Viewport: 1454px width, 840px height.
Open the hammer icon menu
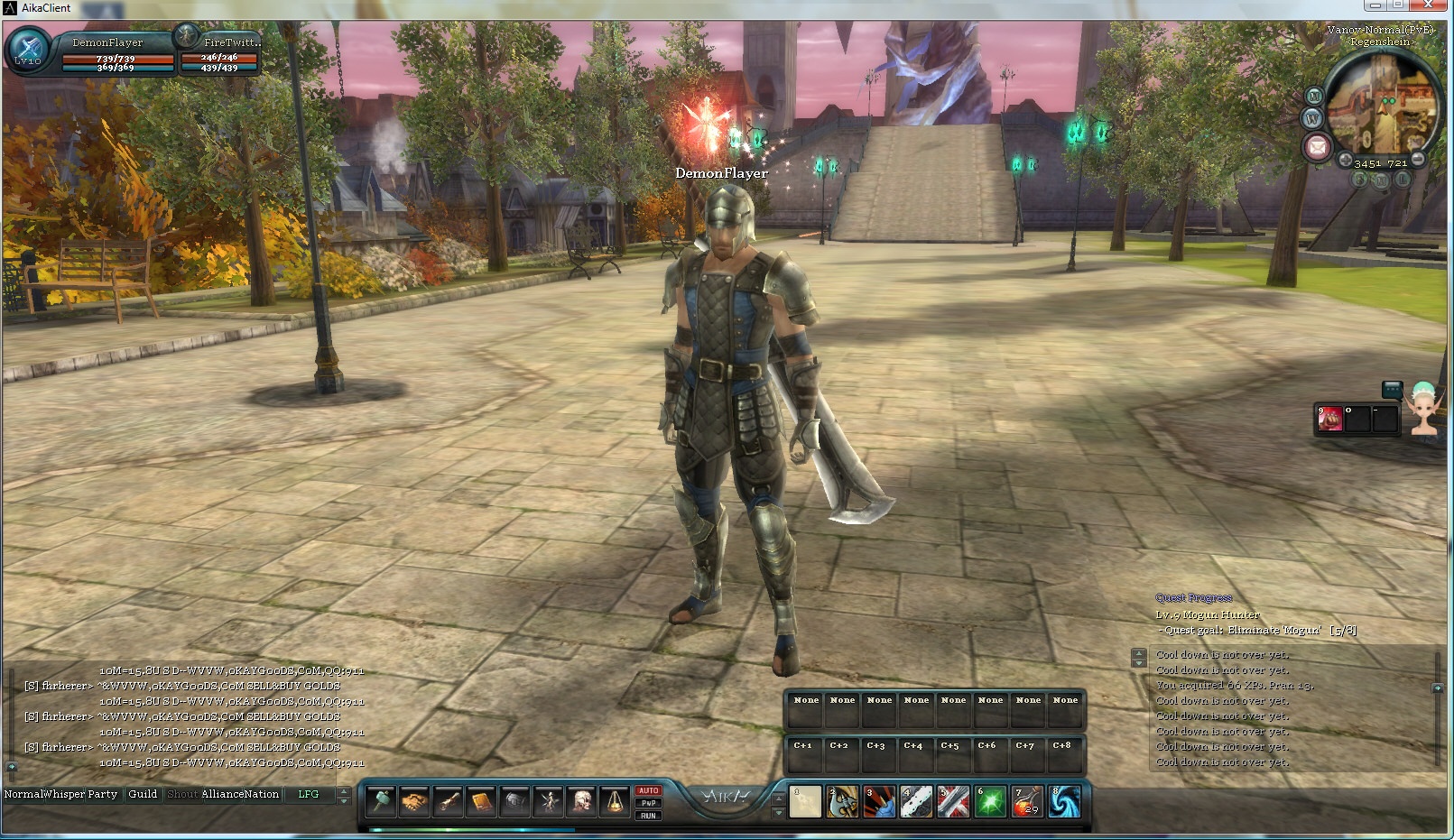(x=381, y=801)
